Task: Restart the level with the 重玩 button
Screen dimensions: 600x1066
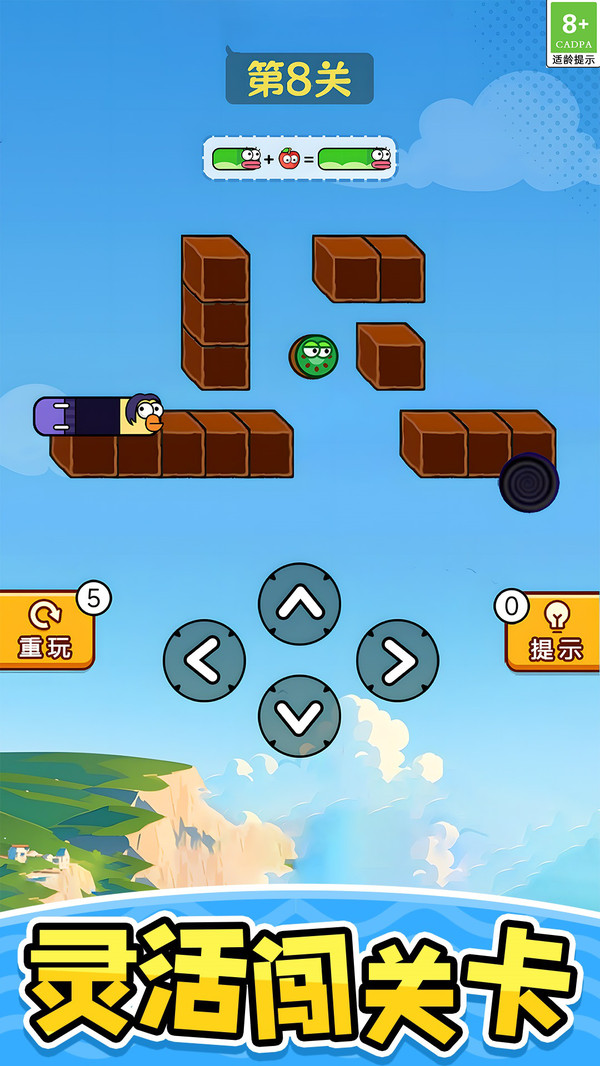Action: point(45,631)
